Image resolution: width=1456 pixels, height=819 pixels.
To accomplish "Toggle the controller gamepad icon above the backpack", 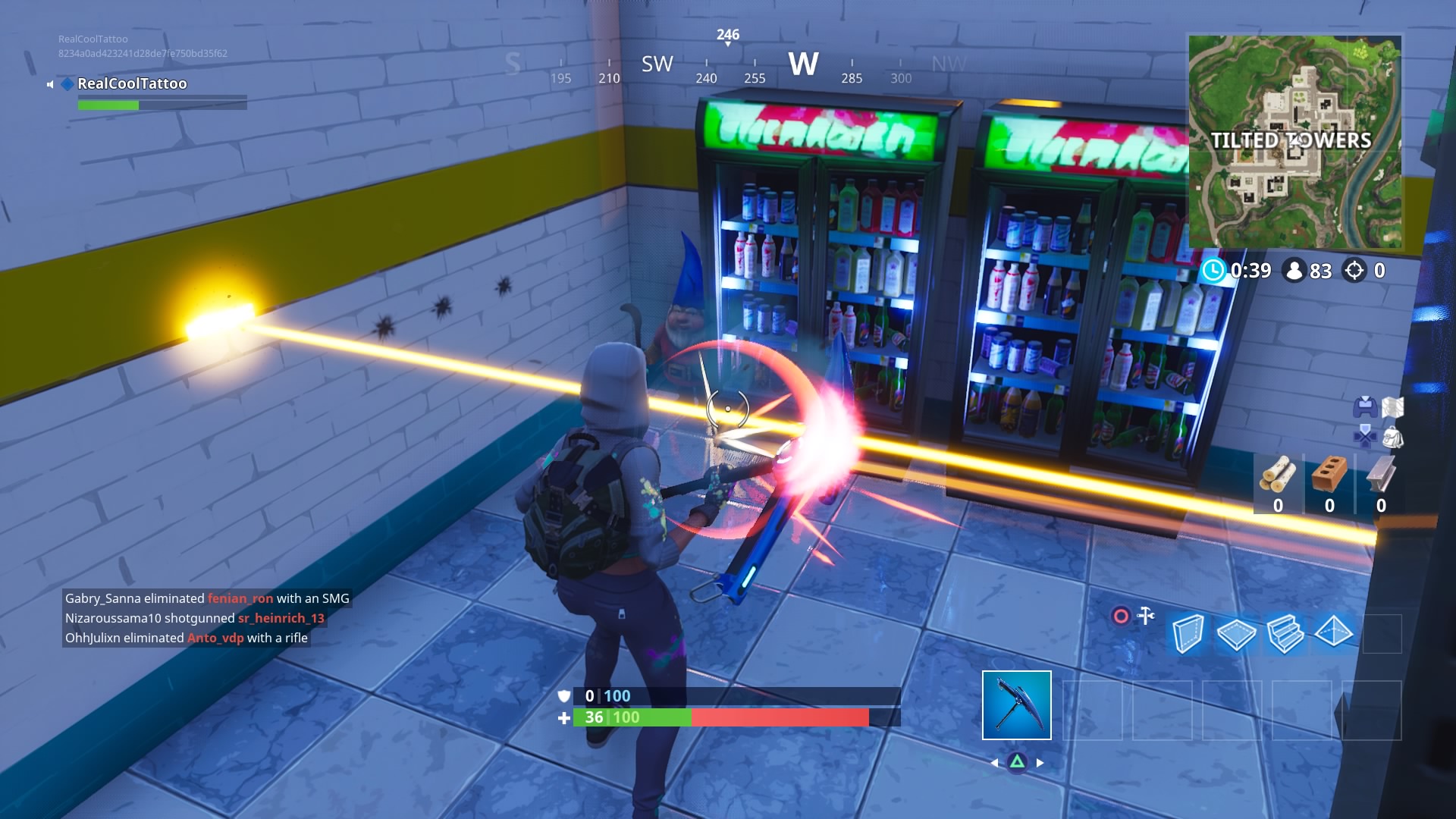I will coord(1365,407).
